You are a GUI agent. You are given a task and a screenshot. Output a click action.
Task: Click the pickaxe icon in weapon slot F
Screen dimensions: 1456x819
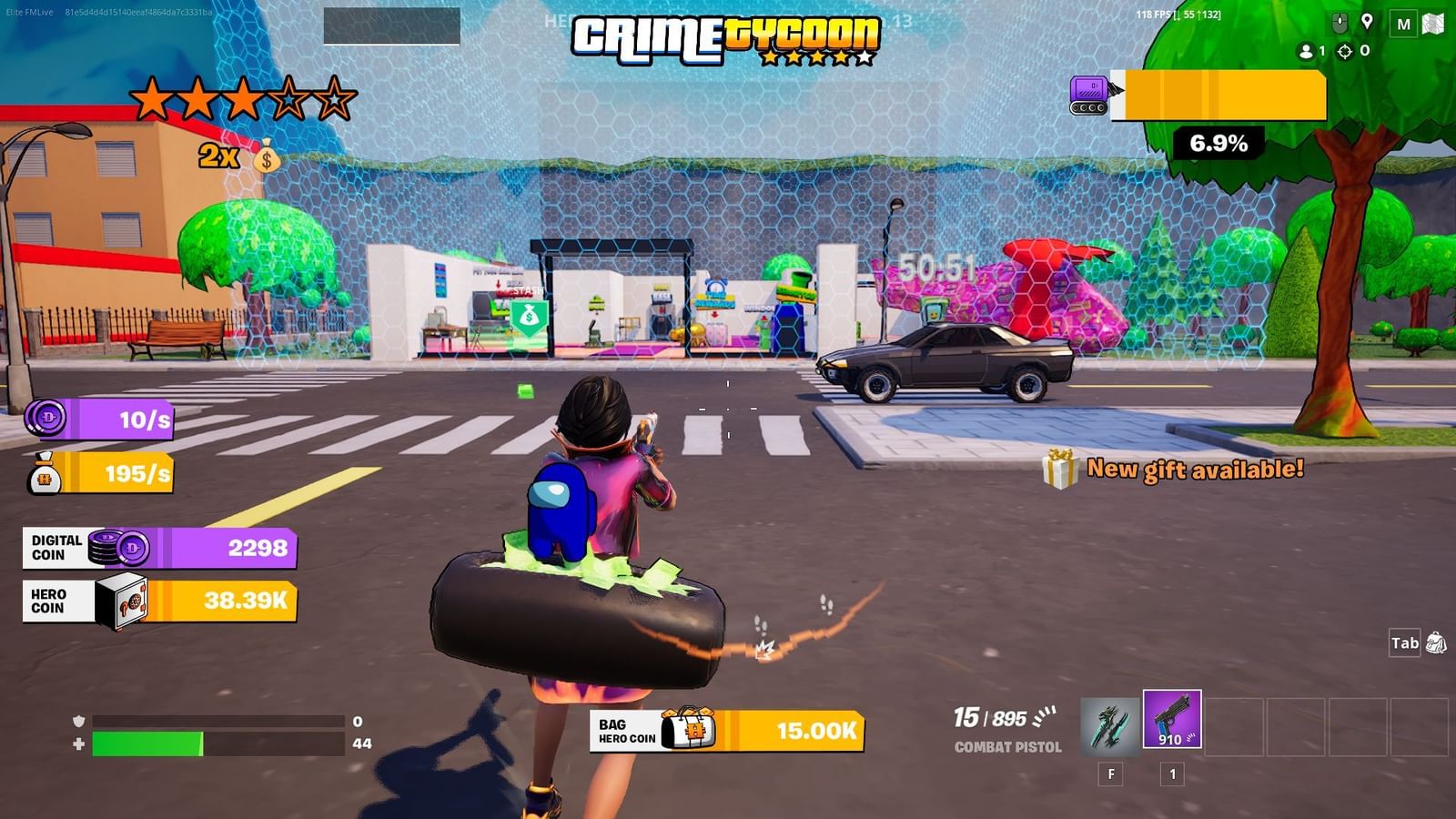(1109, 723)
